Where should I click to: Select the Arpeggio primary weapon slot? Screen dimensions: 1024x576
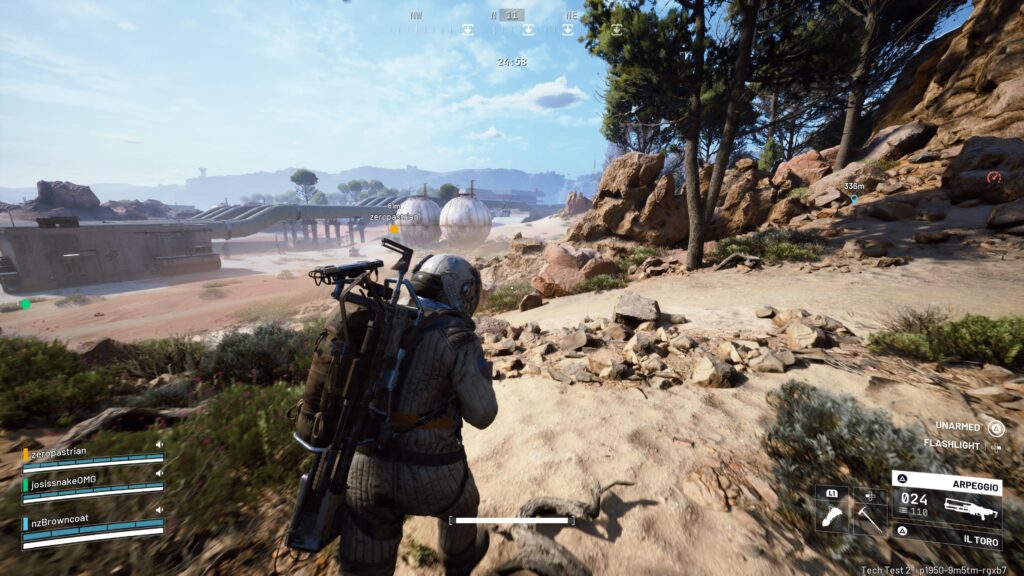[x=946, y=502]
